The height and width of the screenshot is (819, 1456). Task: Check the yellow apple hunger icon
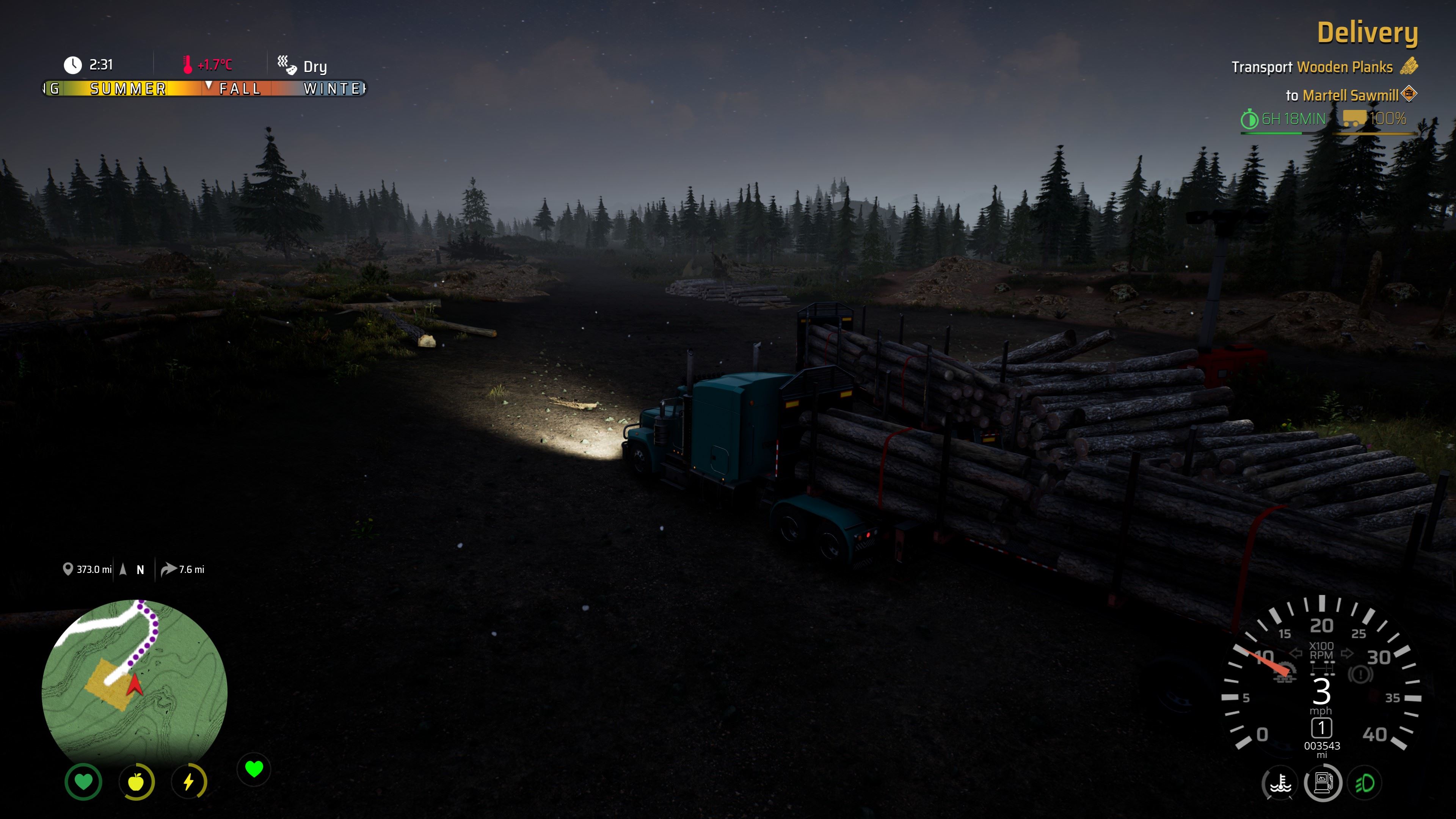pos(136,782)
